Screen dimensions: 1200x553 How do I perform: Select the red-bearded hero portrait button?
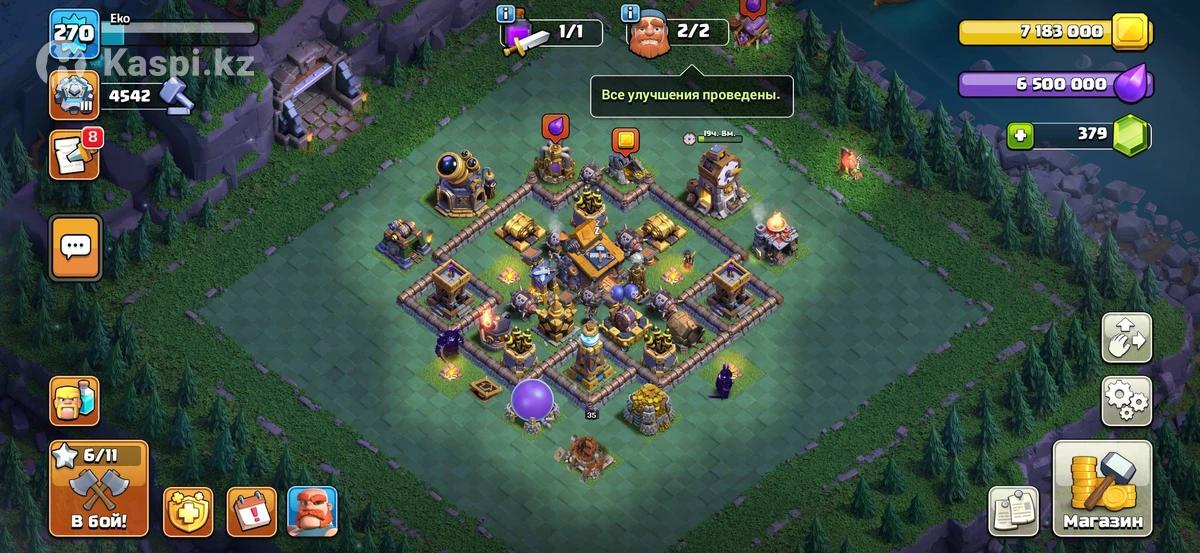click(x=312, y=511)
